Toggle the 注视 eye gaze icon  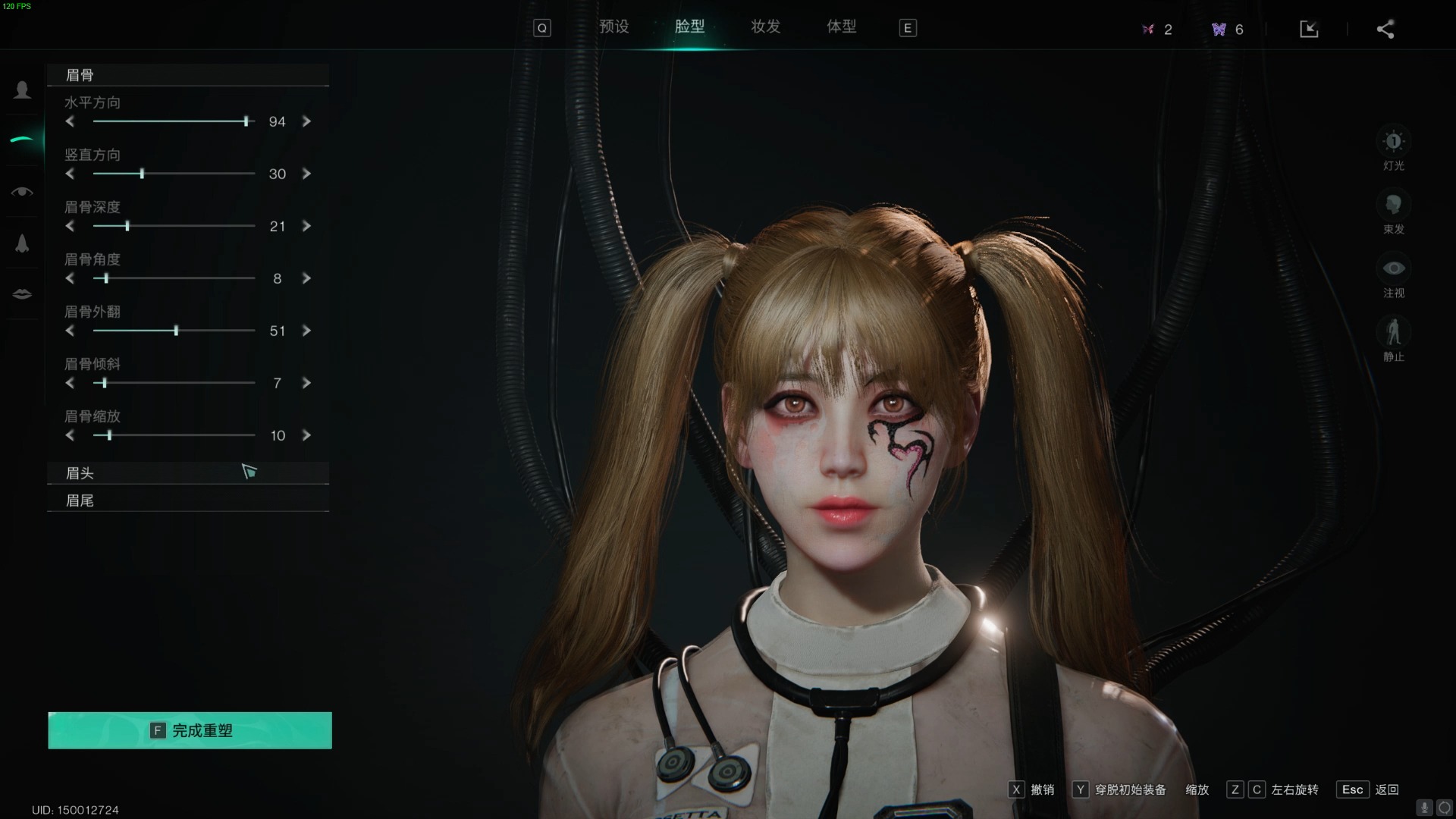click(x=1393, y=269)
